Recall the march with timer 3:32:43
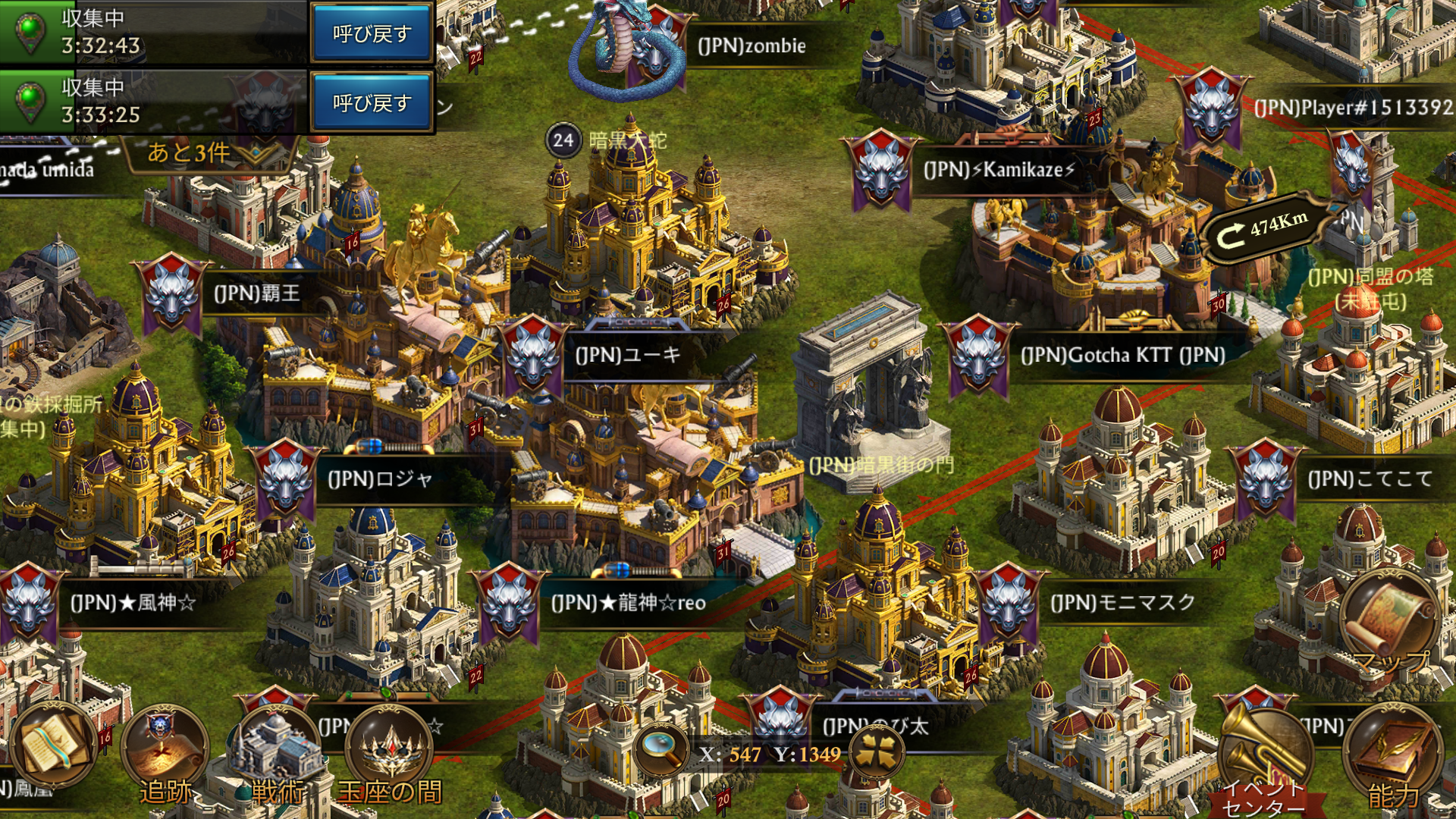The image size is (1456, 819). pos(372,33)
